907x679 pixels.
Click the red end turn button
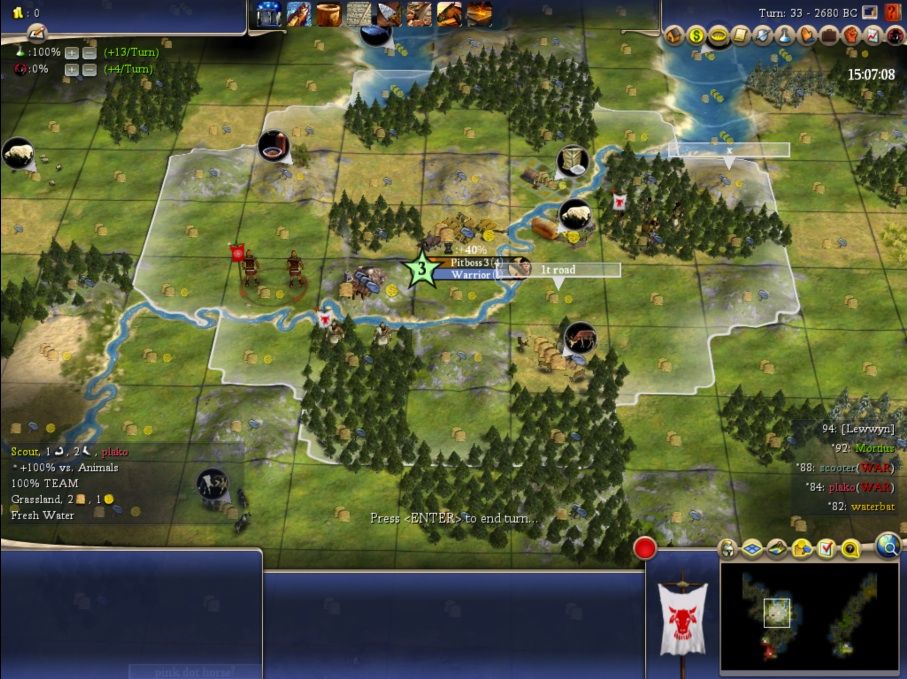point(645,548)
